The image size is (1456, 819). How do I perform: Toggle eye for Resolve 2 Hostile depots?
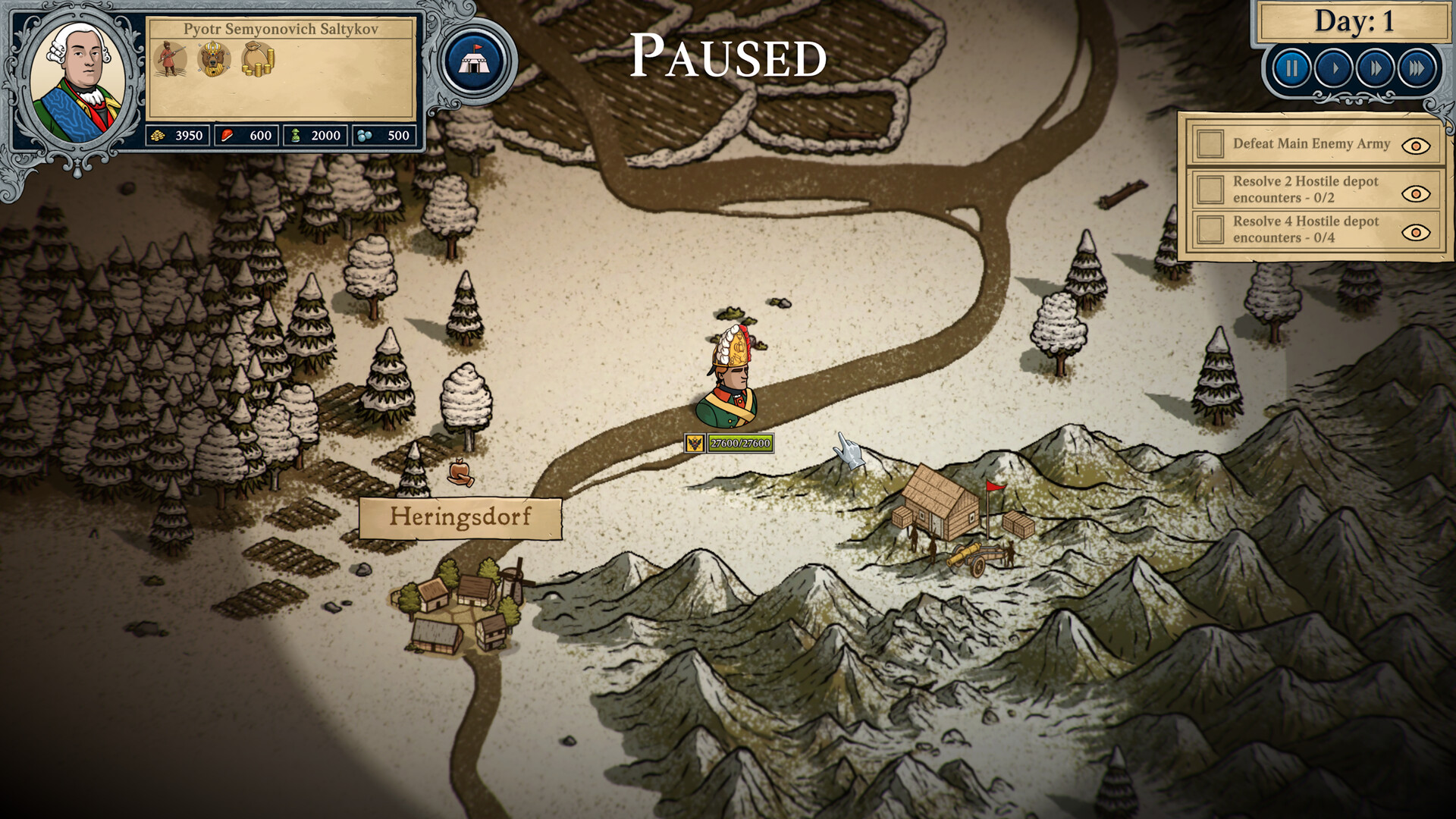pos(1415,193)
